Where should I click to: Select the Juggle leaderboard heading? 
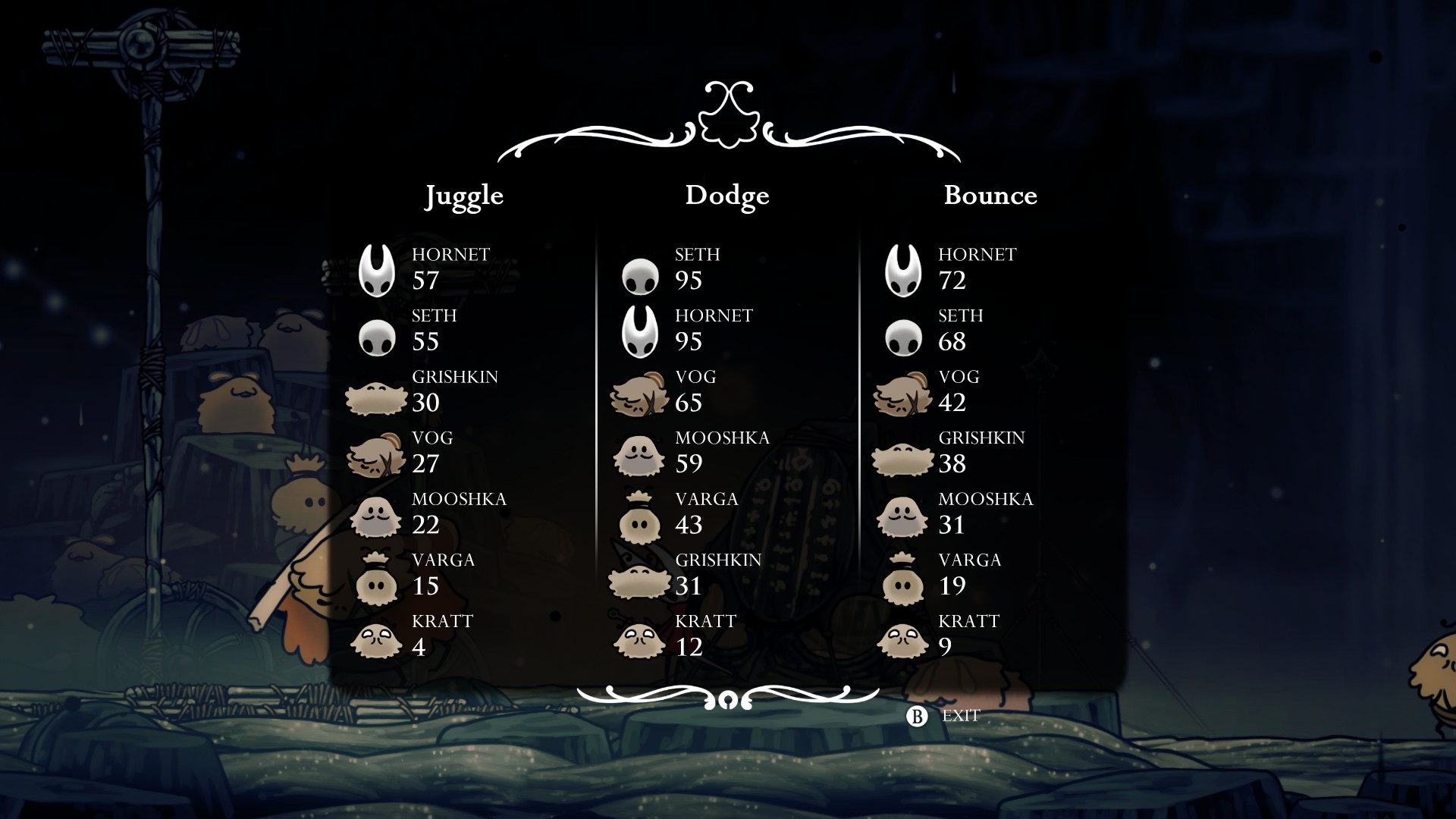463,196
